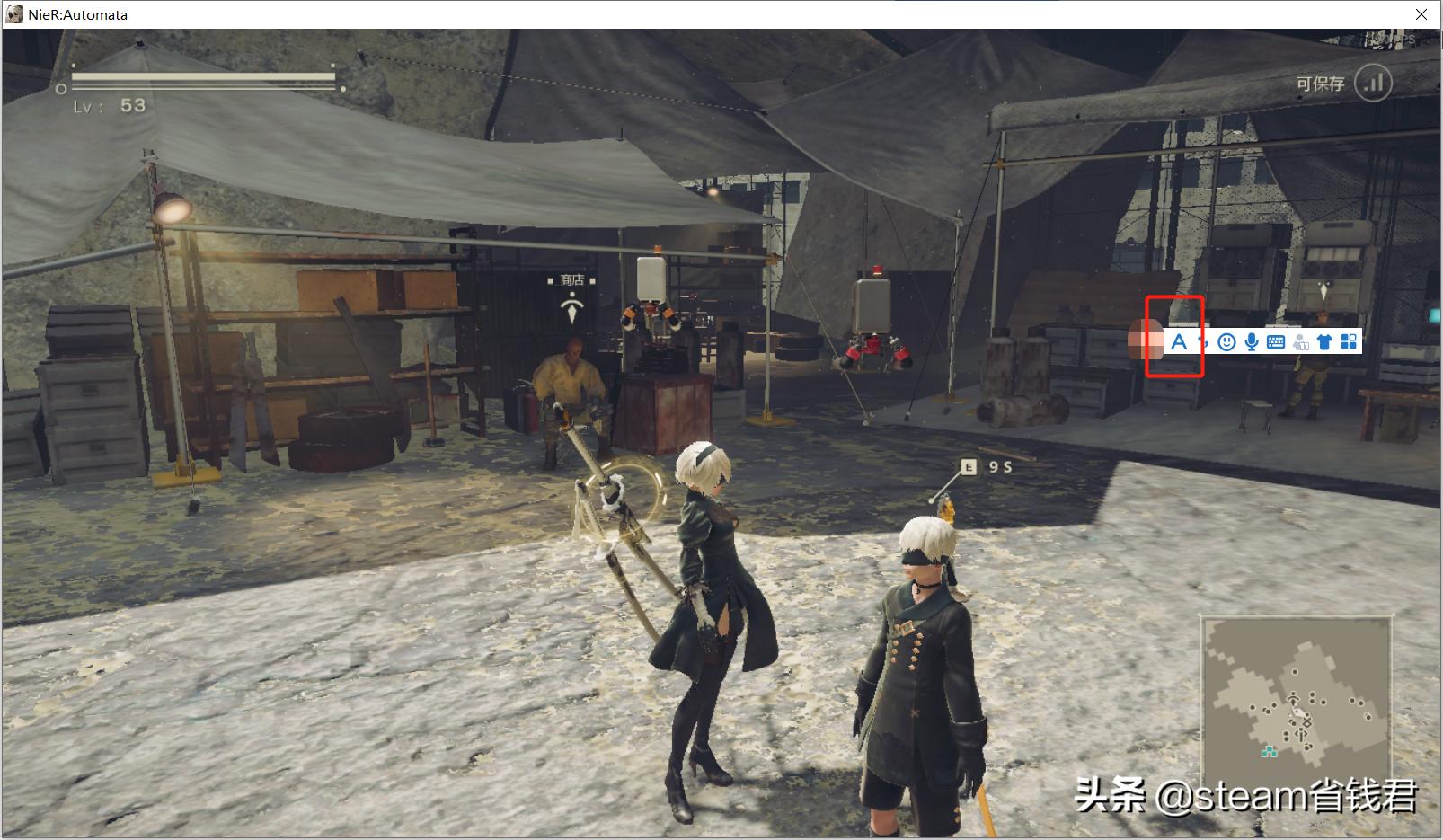The image size is (1443, 840).
Task: Toggle the input method's letter A mode
Action: pos(1179,341)
